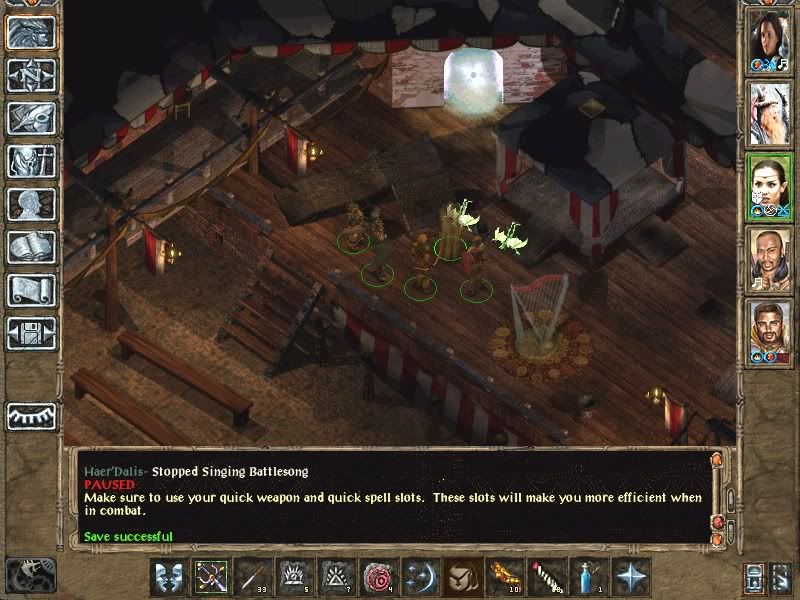Open the priest scroll page
The width and height of the screenshot is (800, 600).
(31, 290)
